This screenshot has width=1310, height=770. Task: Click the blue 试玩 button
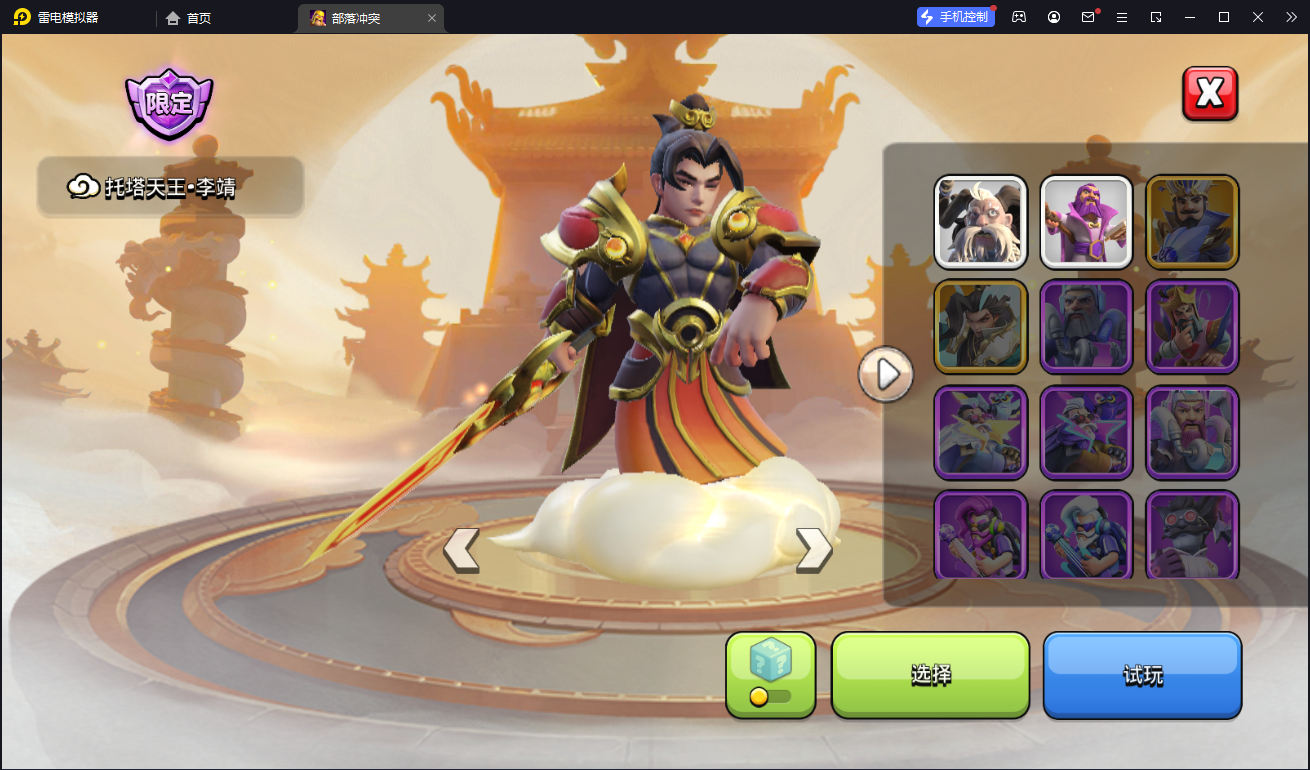(x=1142, y=675)
